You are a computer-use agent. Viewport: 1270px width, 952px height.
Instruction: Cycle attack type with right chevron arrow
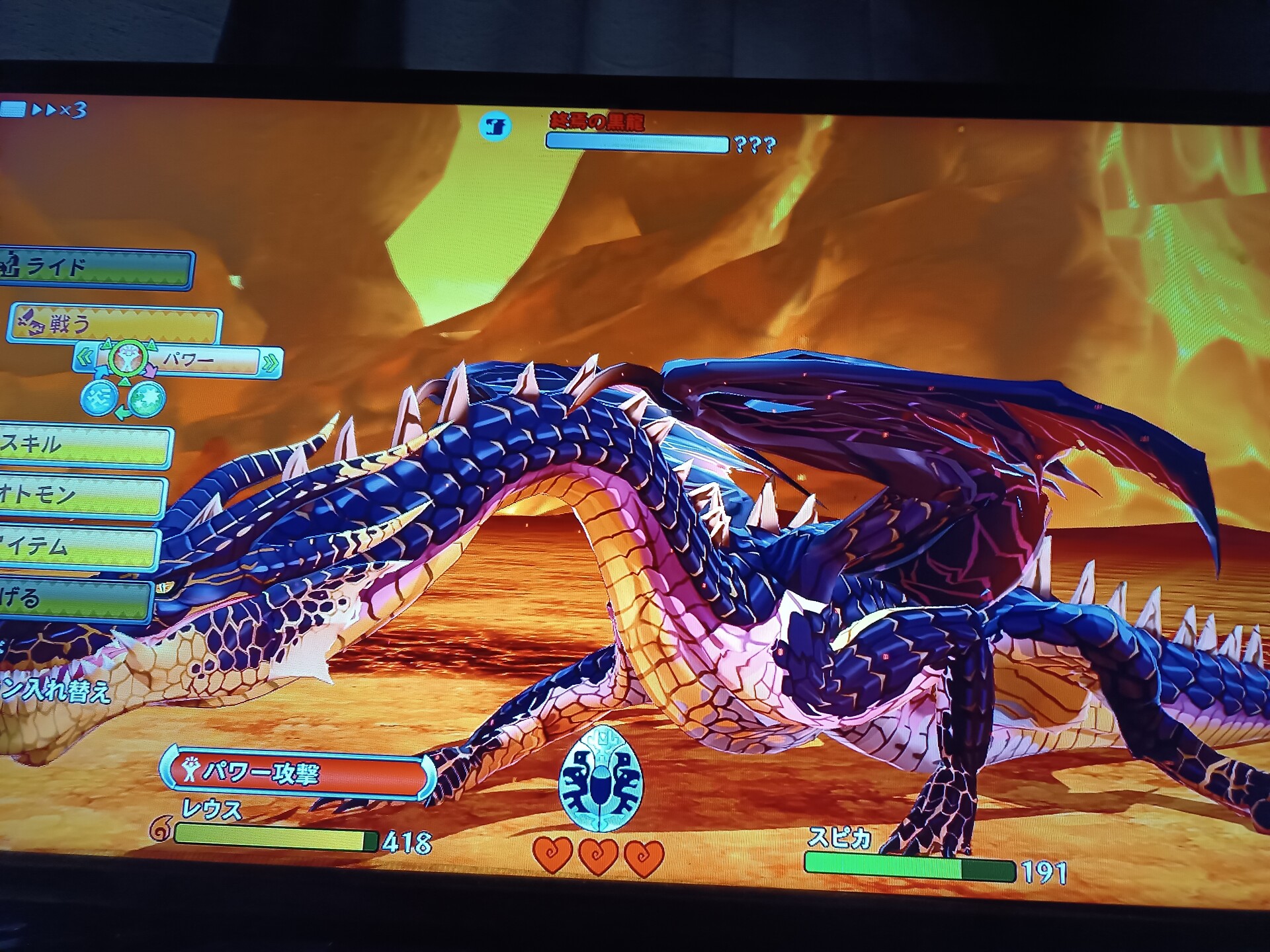click(x=271, y=362)
